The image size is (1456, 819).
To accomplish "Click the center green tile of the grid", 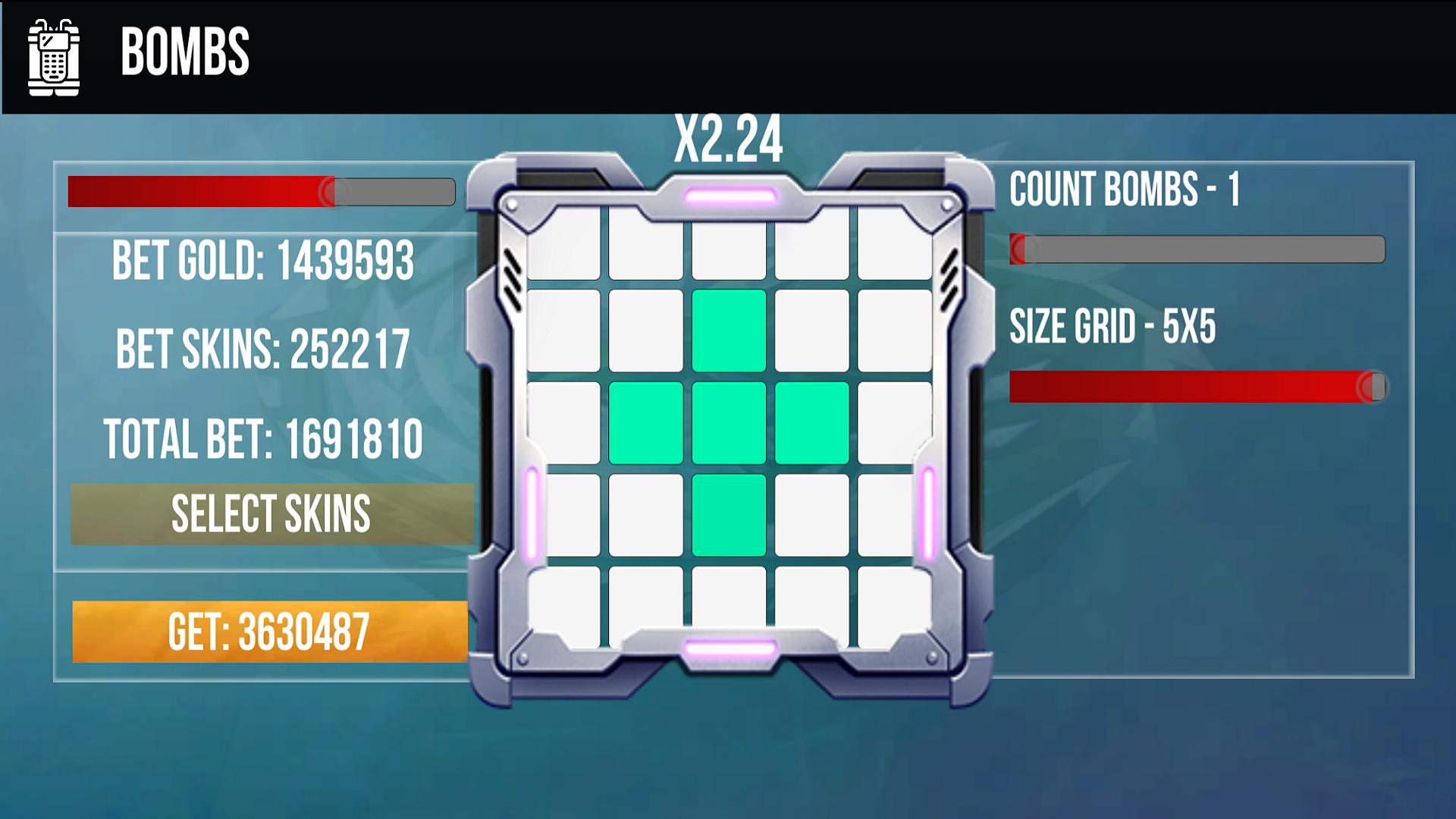I will pyautogui.click(x=728, y=421).
